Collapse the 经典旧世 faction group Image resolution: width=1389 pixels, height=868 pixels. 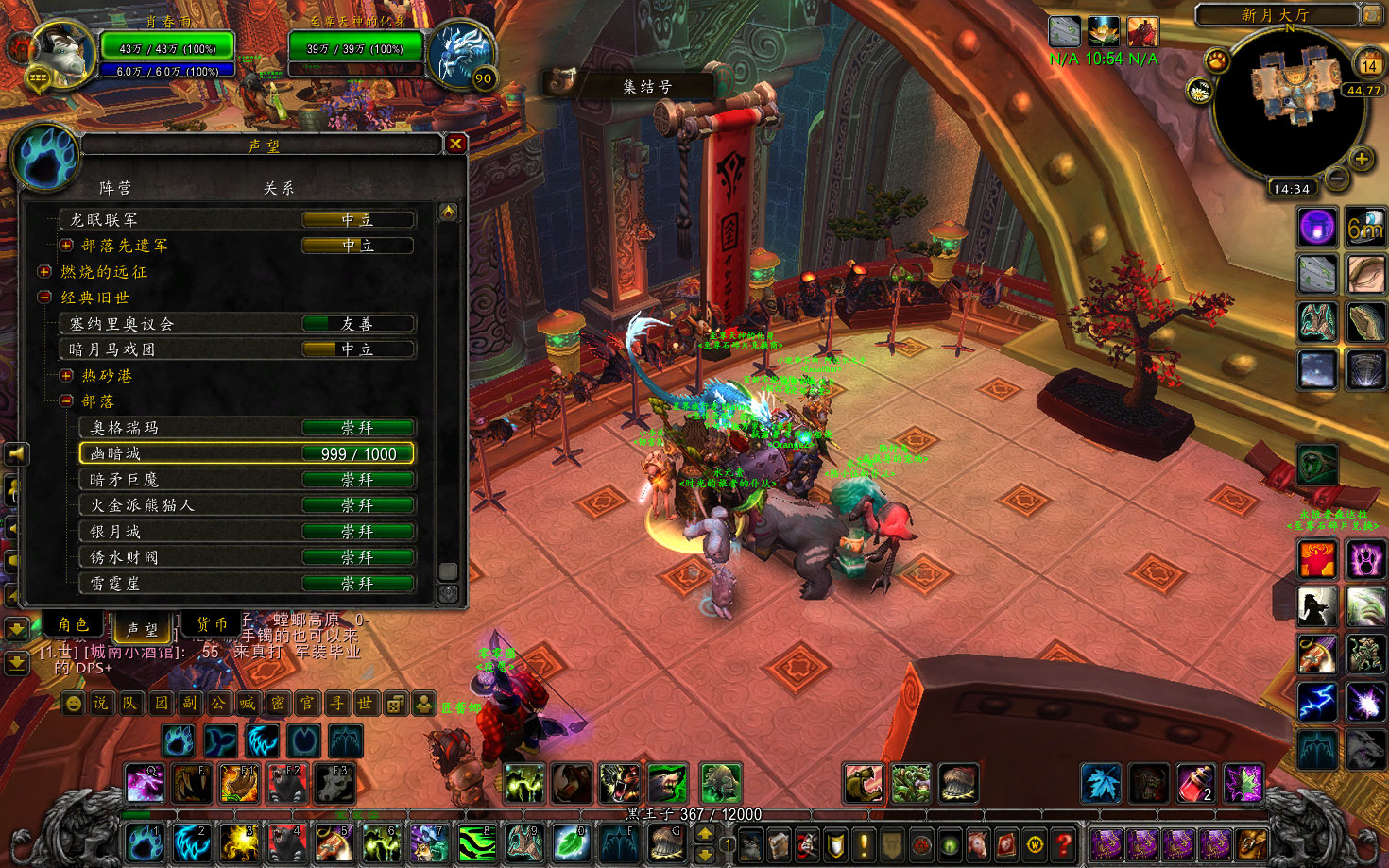tap(44, 298)
